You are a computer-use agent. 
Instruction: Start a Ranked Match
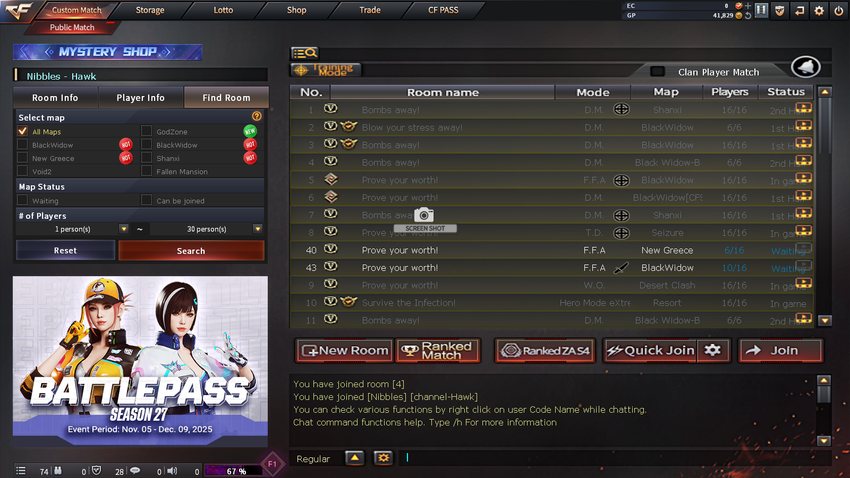pyautogui.click(x=438, y=351)
